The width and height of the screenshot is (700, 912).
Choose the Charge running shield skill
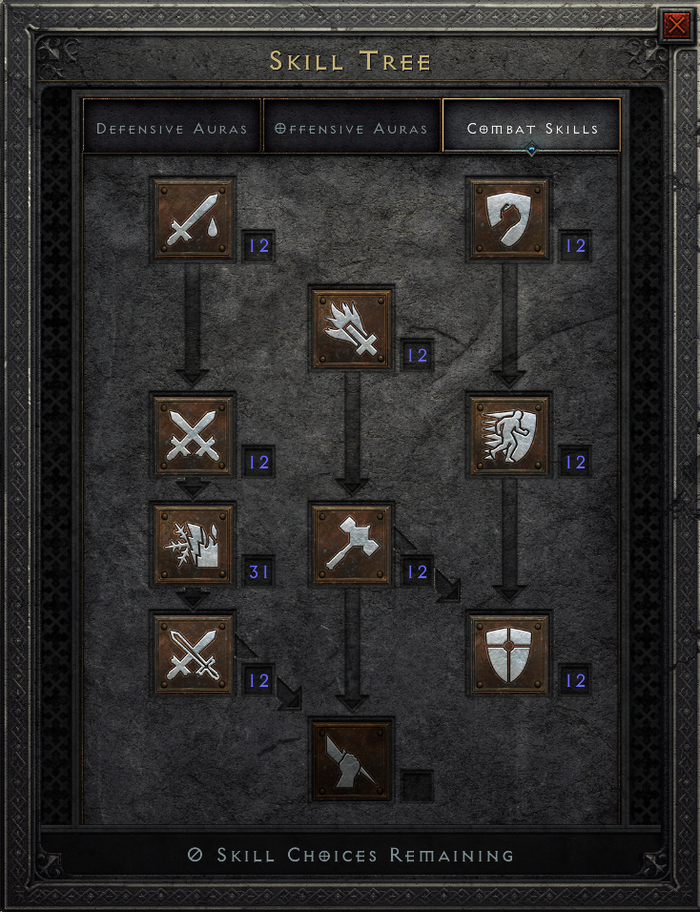509,435
